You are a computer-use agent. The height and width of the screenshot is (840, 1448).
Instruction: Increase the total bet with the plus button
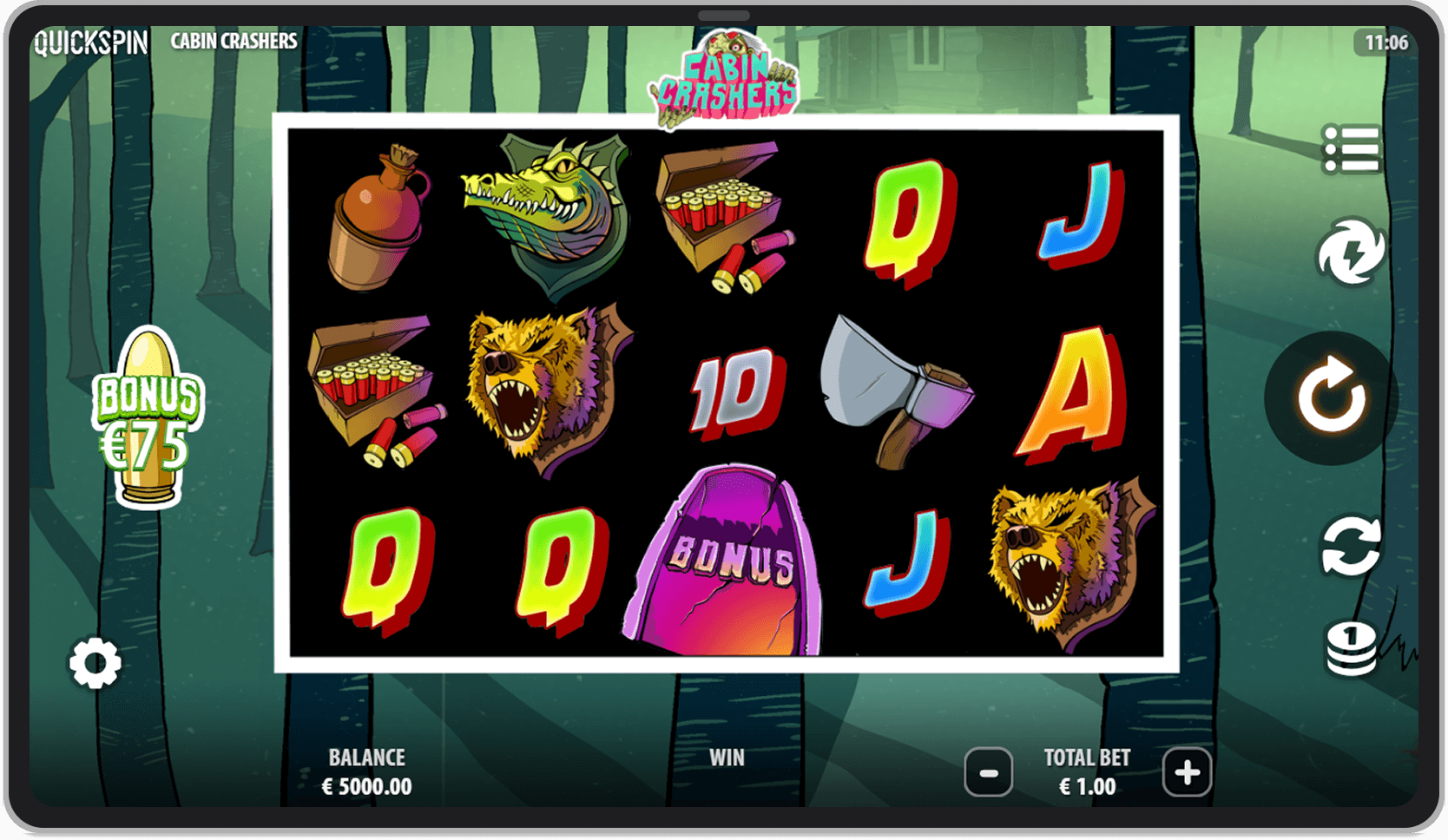(x=1186, y=771)
